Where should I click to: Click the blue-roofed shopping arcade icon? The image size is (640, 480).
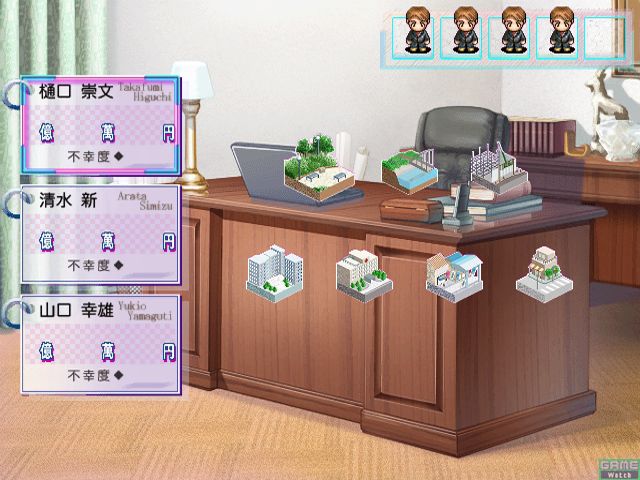coord(454,272)
